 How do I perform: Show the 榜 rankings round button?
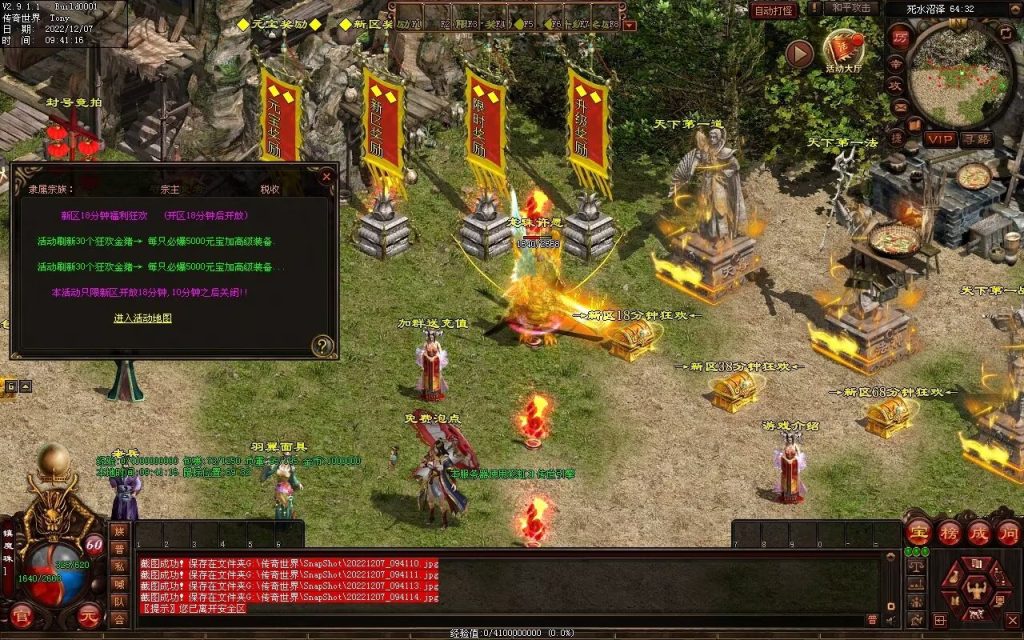[949, 531]
